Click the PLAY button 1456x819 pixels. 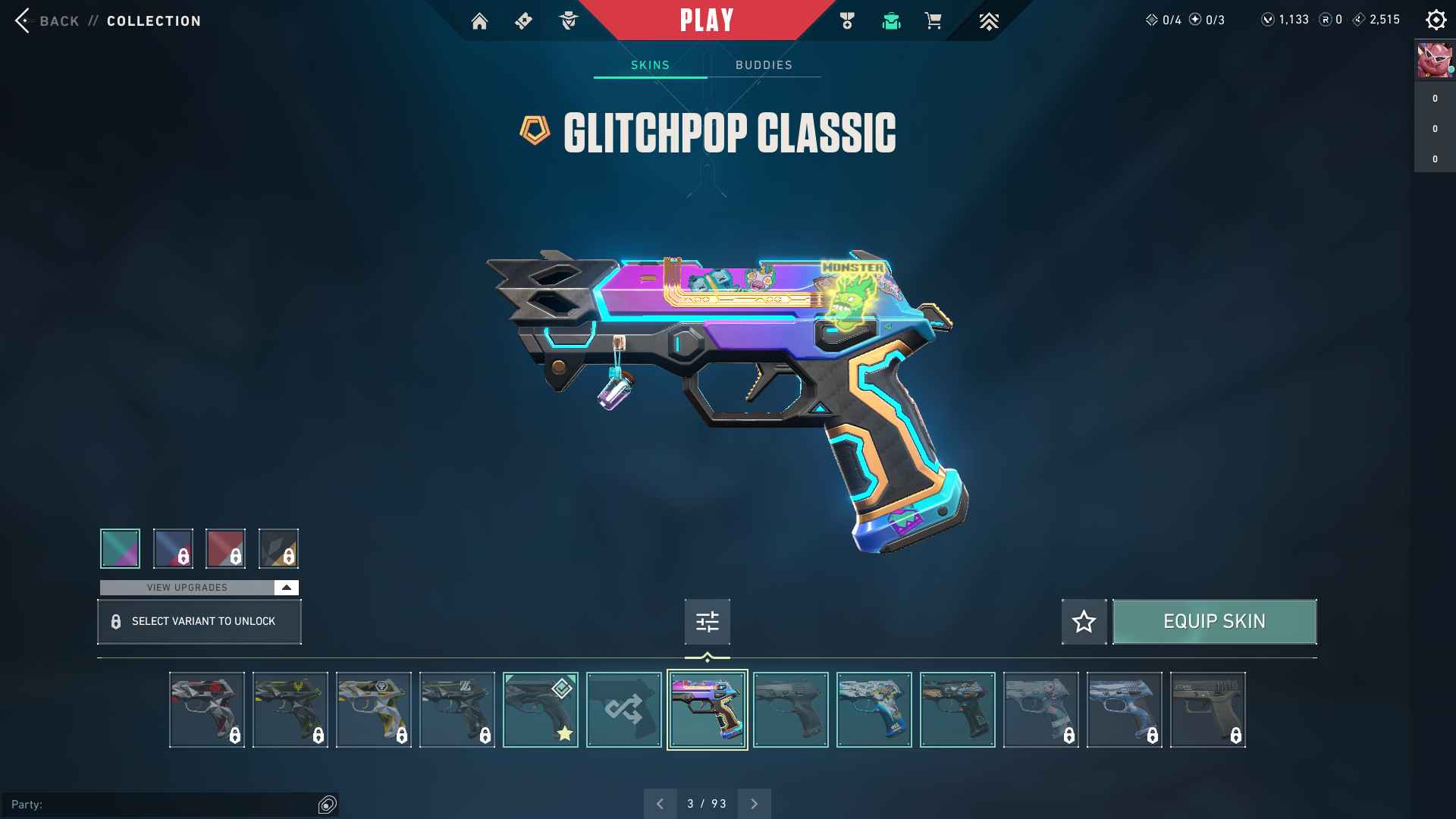click(707, 20)
